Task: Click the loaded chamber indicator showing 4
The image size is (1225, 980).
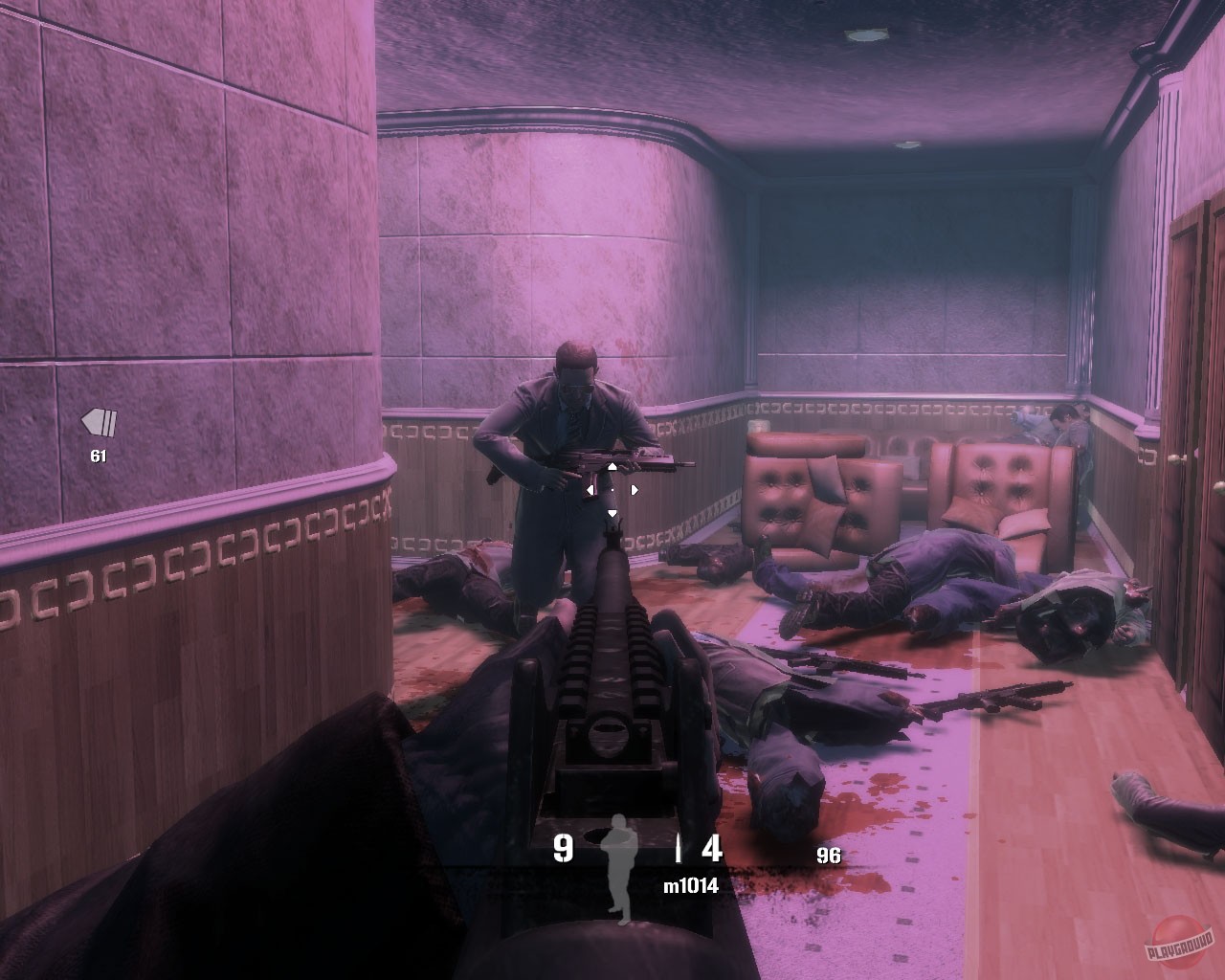Action: [711, 848]
